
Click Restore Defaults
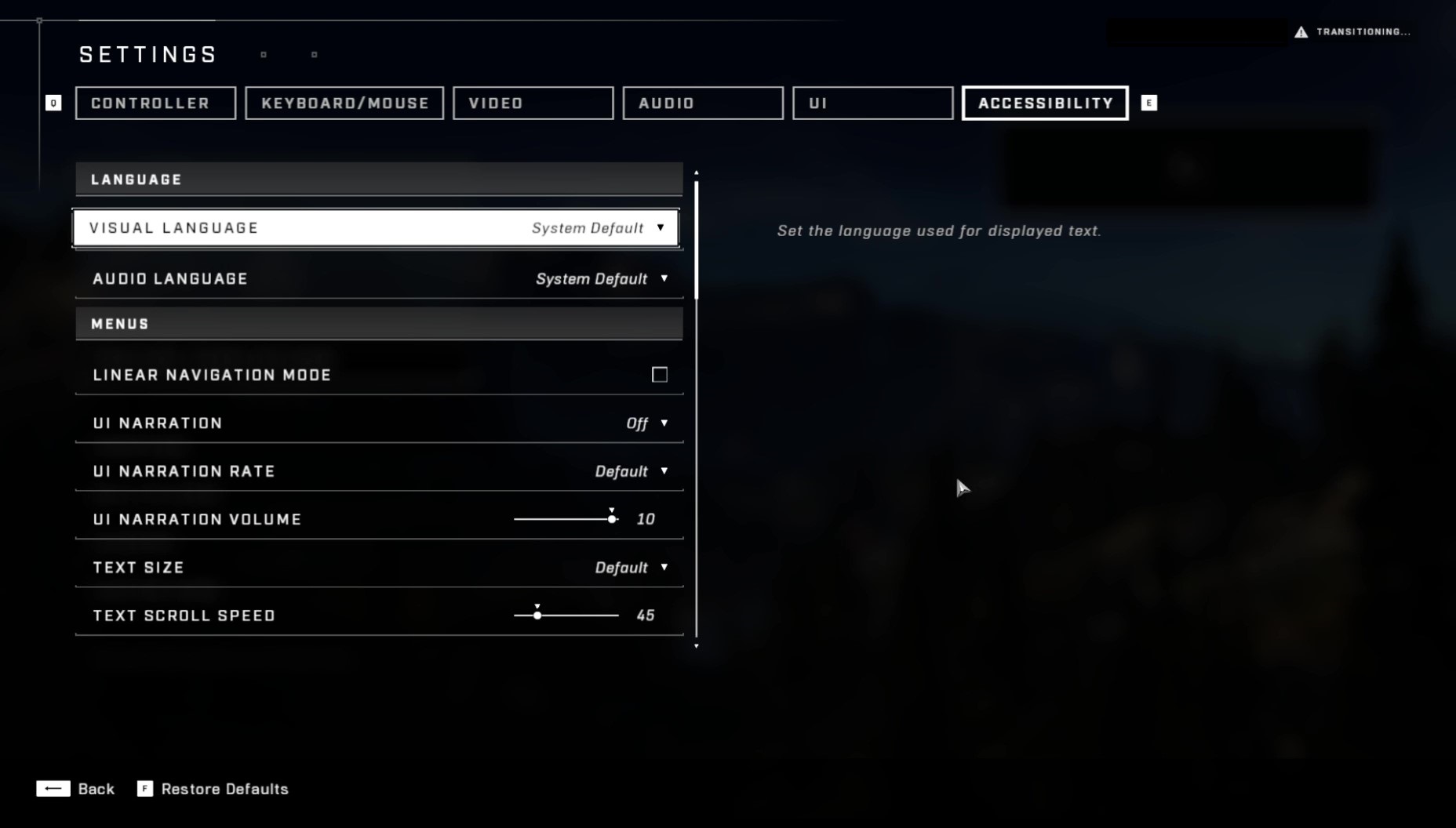click(224, 789)
